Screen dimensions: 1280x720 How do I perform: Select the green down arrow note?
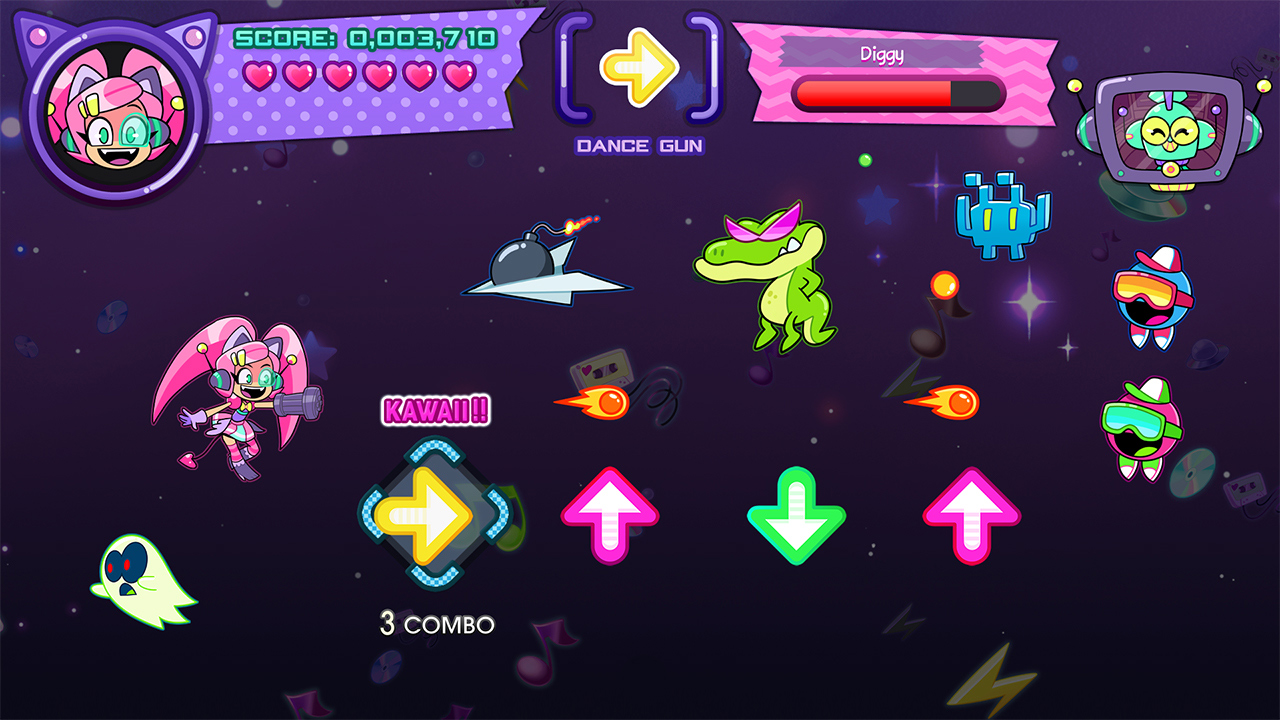(795, 518)
